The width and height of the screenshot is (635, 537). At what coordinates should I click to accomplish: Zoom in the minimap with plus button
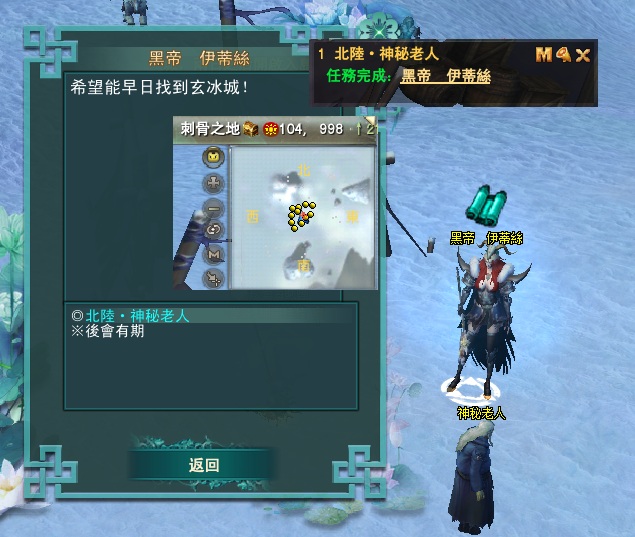[x=214, y=183]
